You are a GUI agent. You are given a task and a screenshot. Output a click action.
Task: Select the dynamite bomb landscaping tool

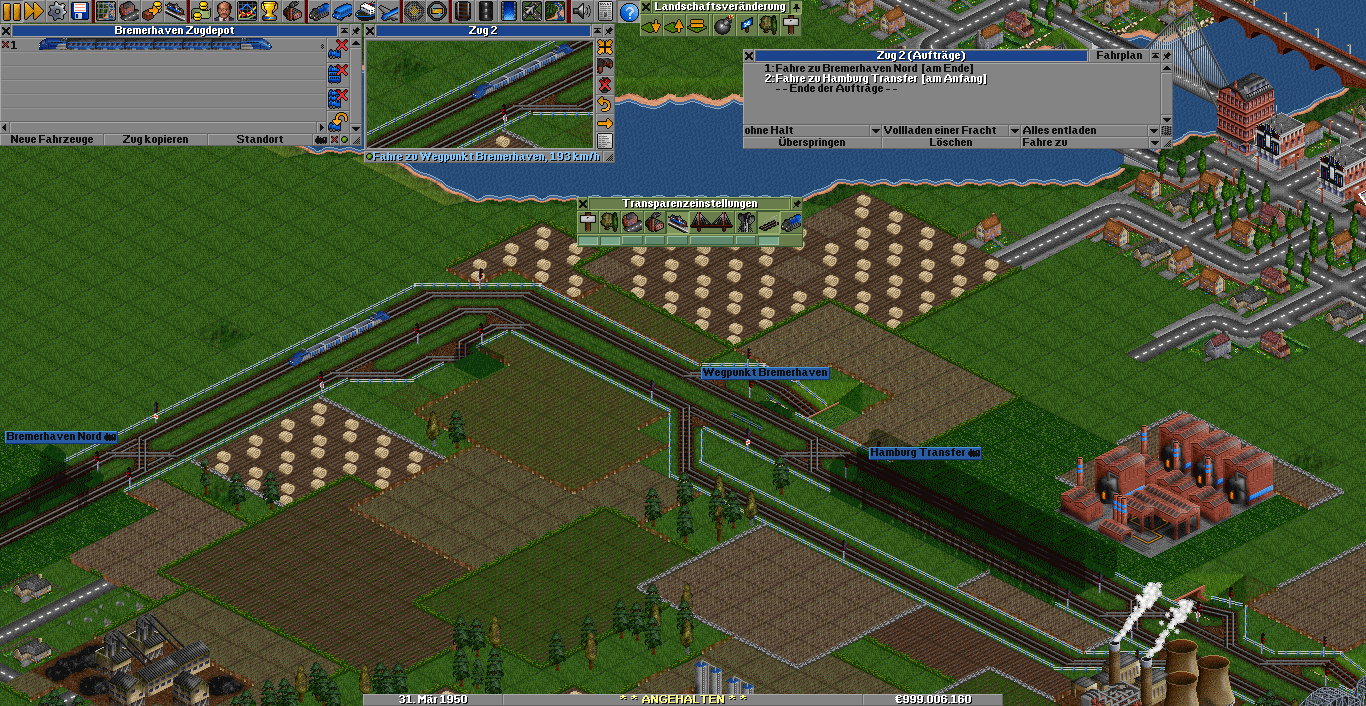coord(722,26)
